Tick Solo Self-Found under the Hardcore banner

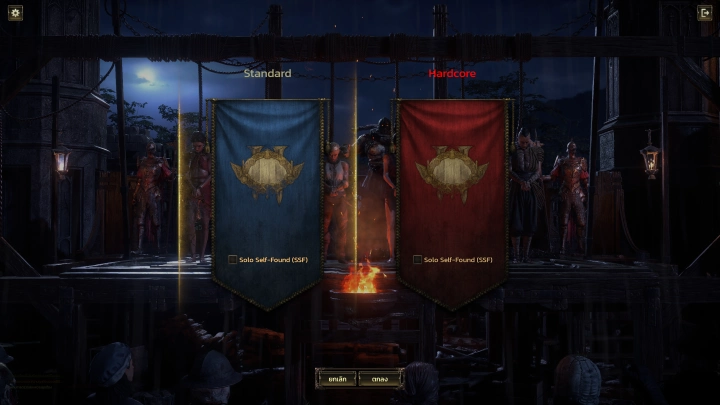417,260
